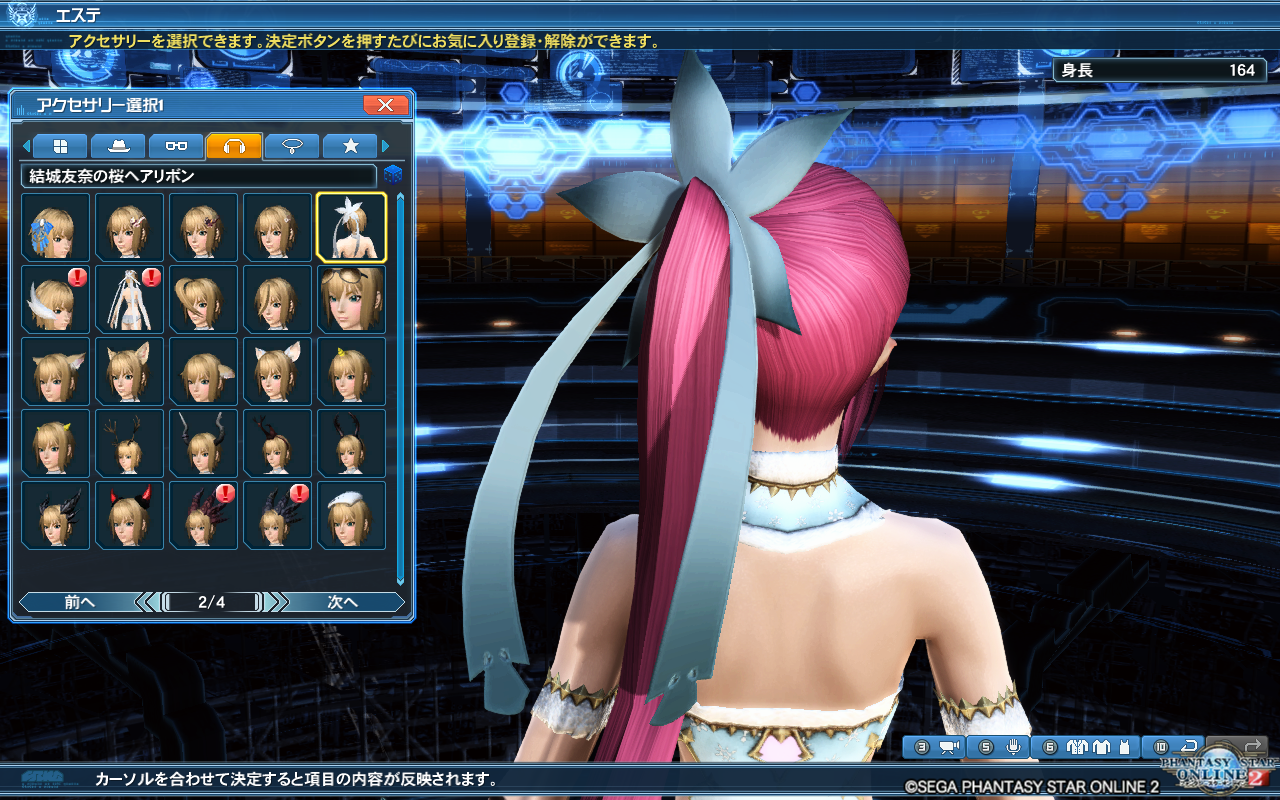Jump to first page with double-left arrows
The height and width of the screenshot is (800, 1280).
click(145, 602)
